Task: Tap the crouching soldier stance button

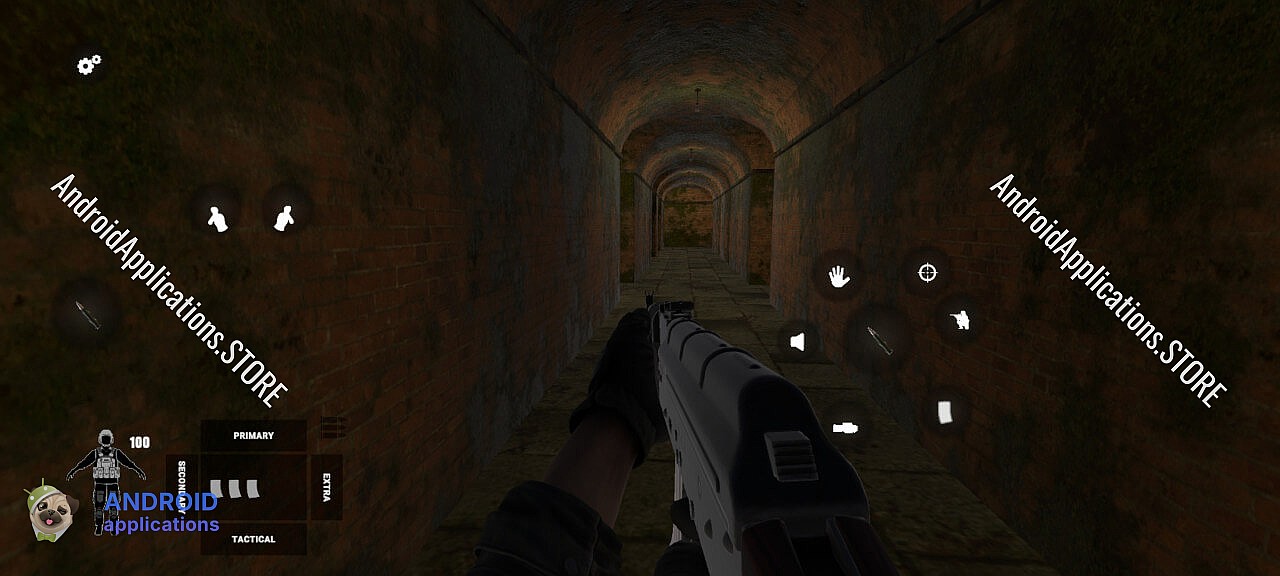Action: (960, 319)
